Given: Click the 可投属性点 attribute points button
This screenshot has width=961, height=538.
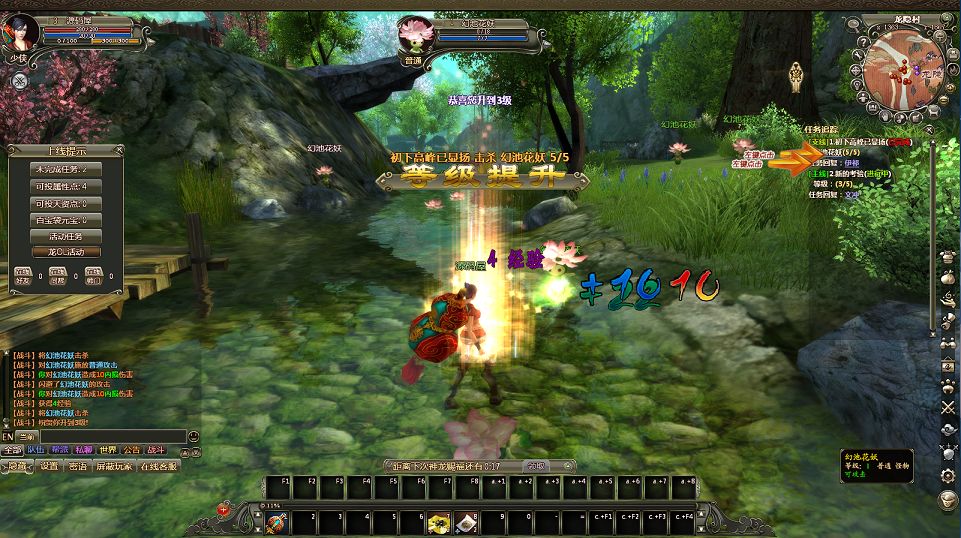Looking at the screenshot, I should point(66,186).
